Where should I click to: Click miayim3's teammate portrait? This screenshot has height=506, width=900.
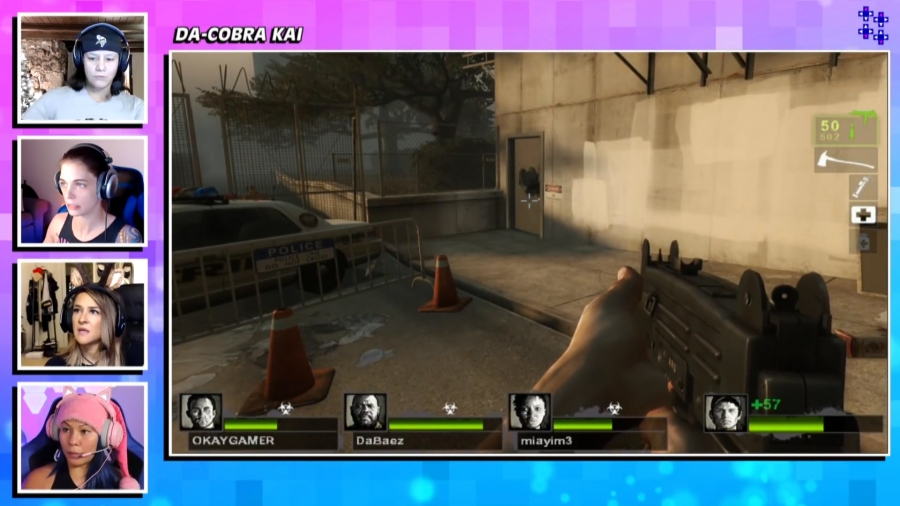click(529, 412)
